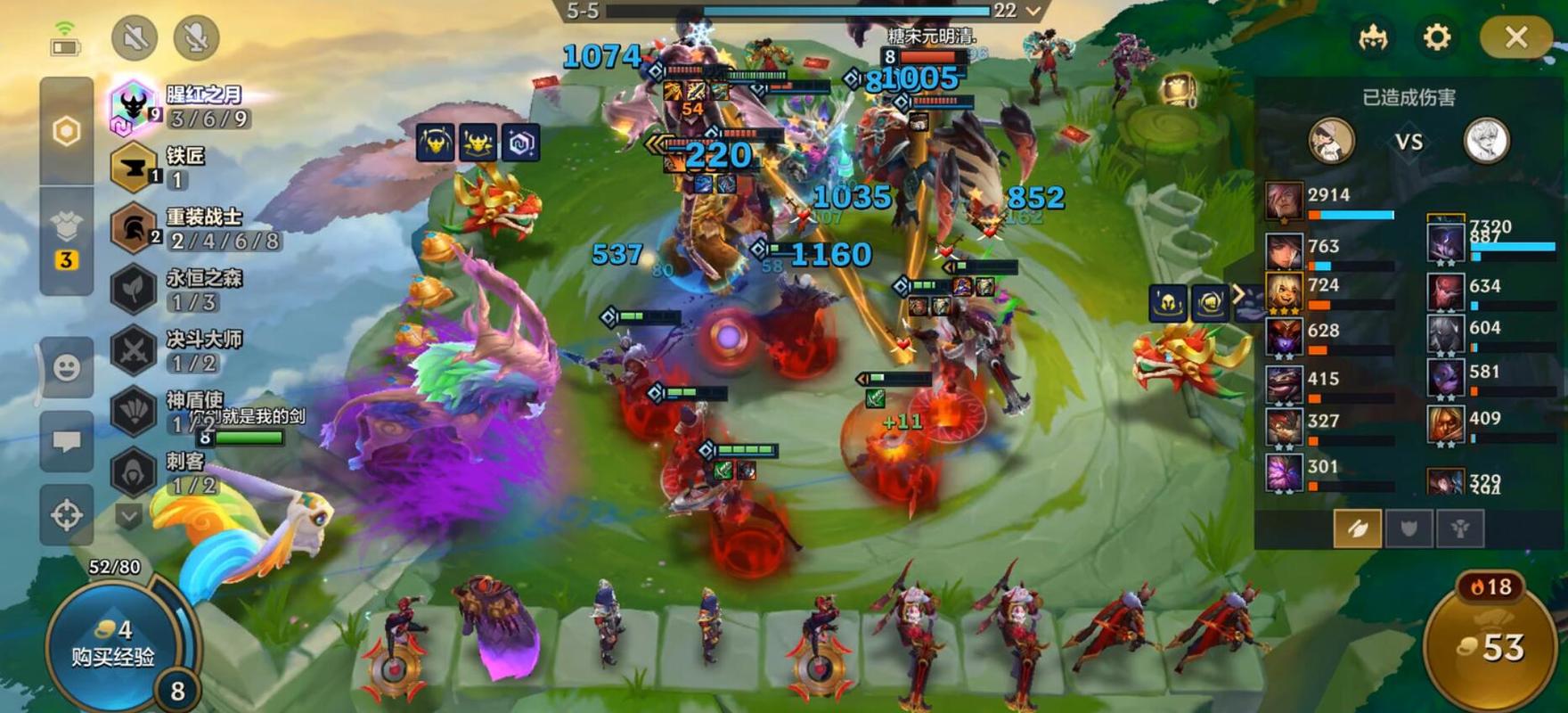This screenshot has height=713, width=1568.
Task: Switch to the damage dealt sword tab
Action: pos(1357,529)
